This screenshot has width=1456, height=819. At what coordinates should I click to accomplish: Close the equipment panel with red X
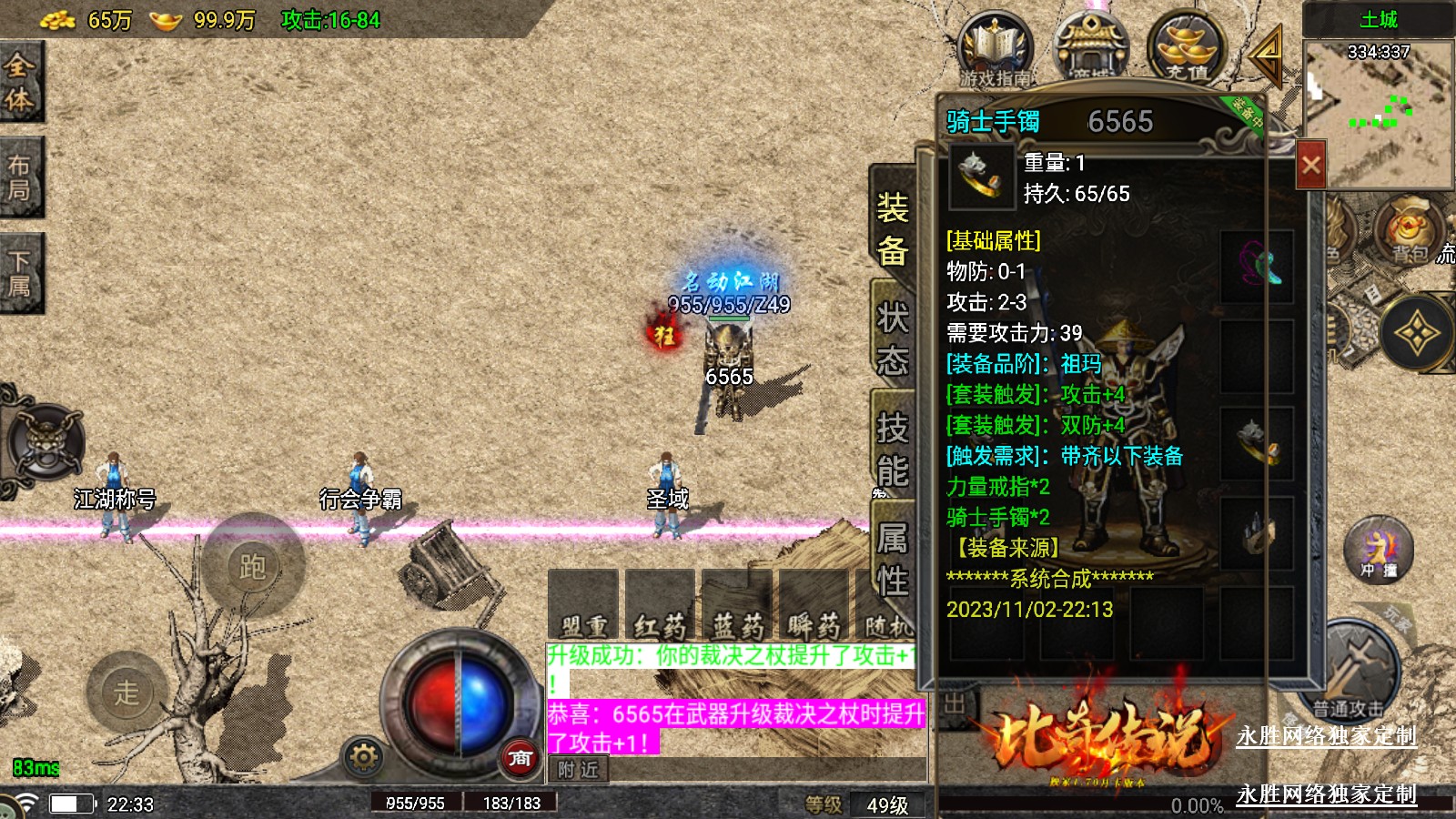pos(1310,165)
